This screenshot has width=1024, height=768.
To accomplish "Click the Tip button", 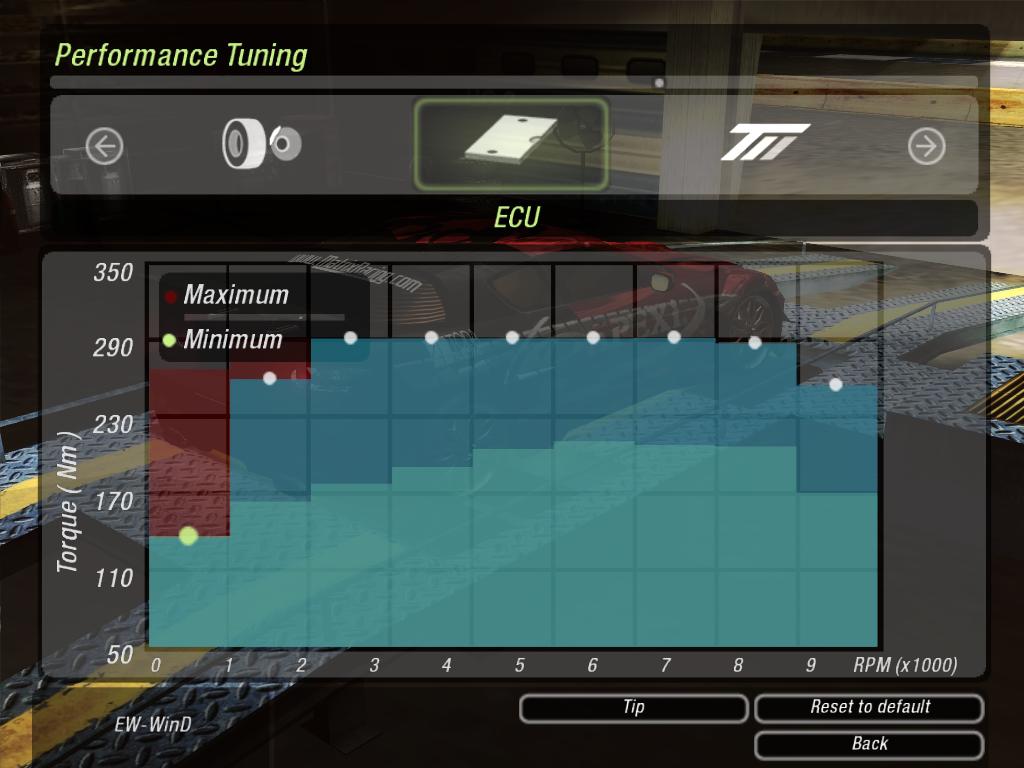I will coord(633,708).
